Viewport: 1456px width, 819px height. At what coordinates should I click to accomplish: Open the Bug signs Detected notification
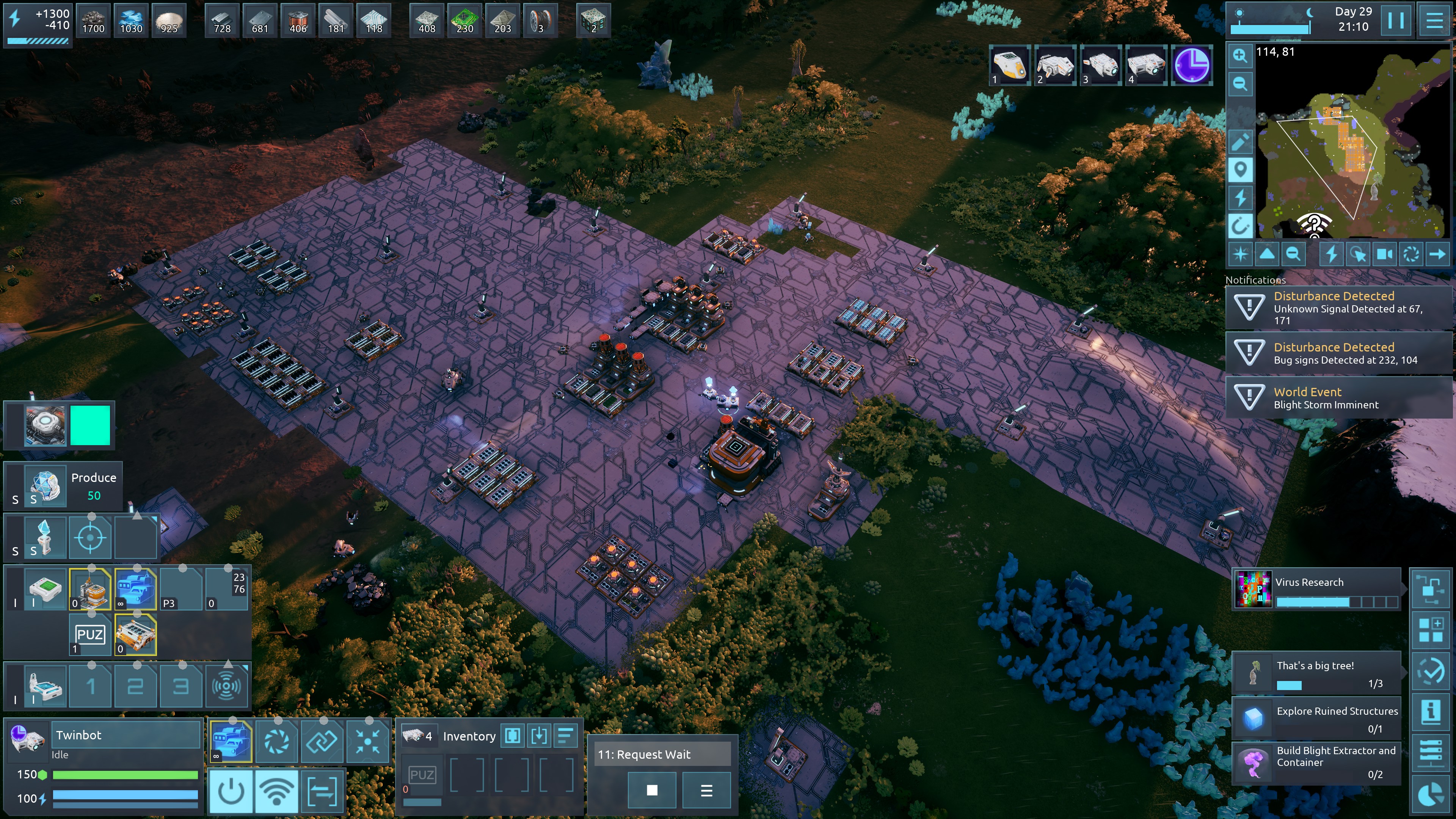click(1337, 353)
